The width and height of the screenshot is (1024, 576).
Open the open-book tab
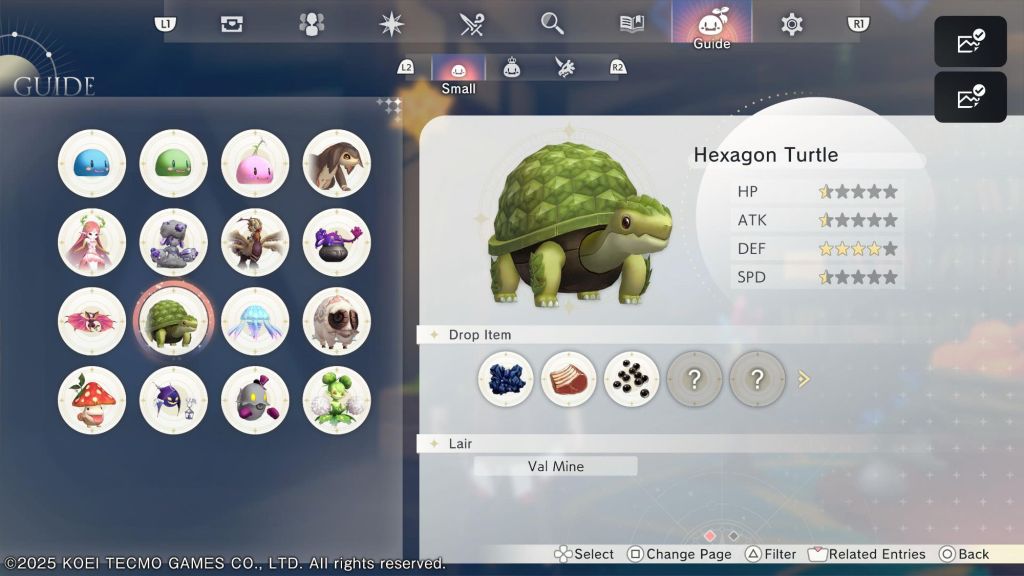click(x=632, y=24)
